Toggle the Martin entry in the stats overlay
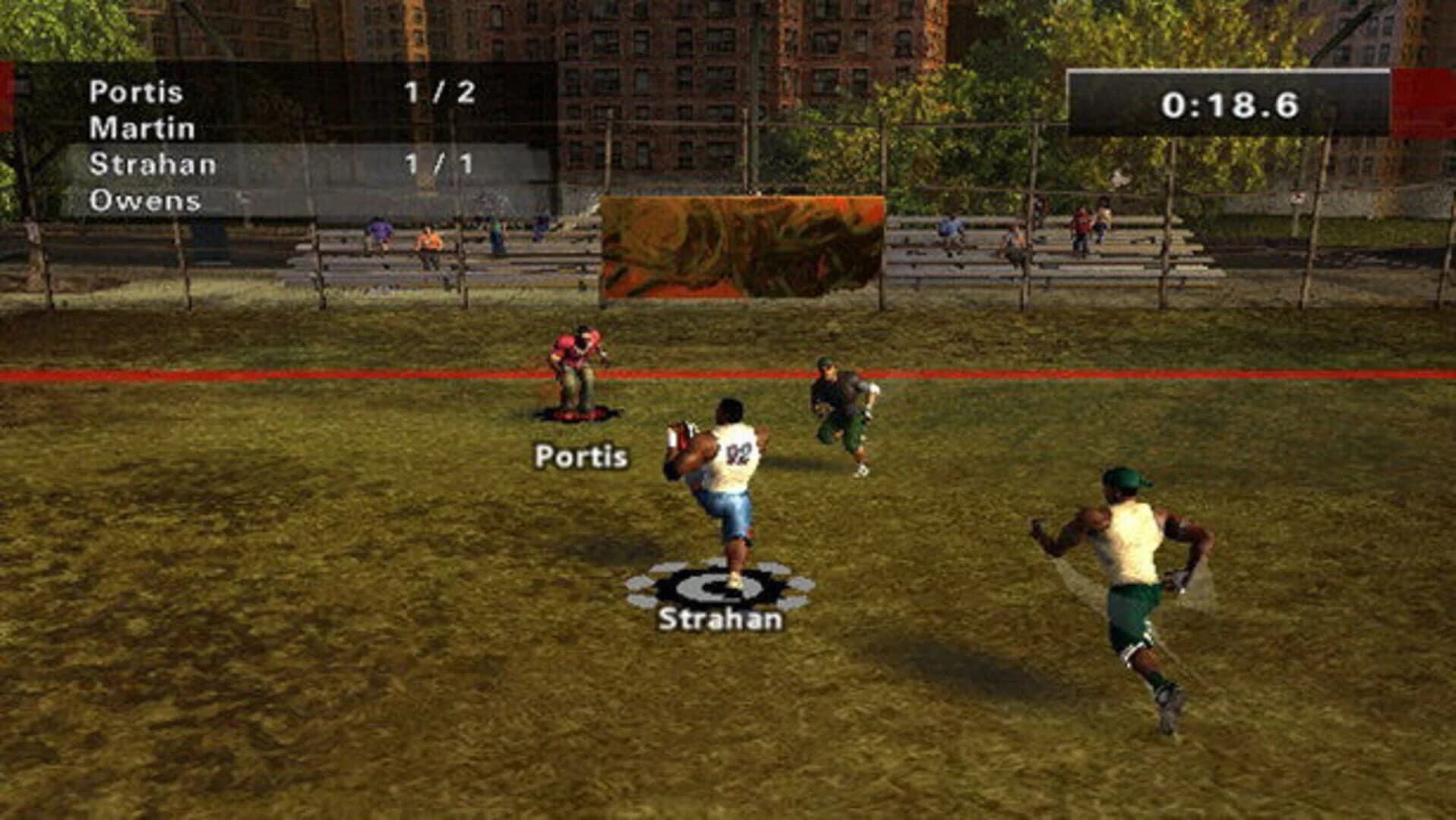1456x820 pixels. (144, 127)
